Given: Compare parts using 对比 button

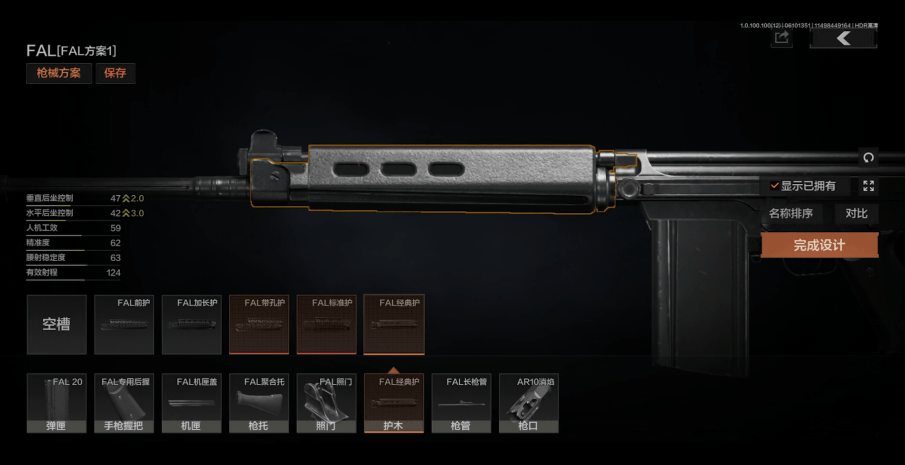Looking at the screenshot, I should click(x=857, y=213).
